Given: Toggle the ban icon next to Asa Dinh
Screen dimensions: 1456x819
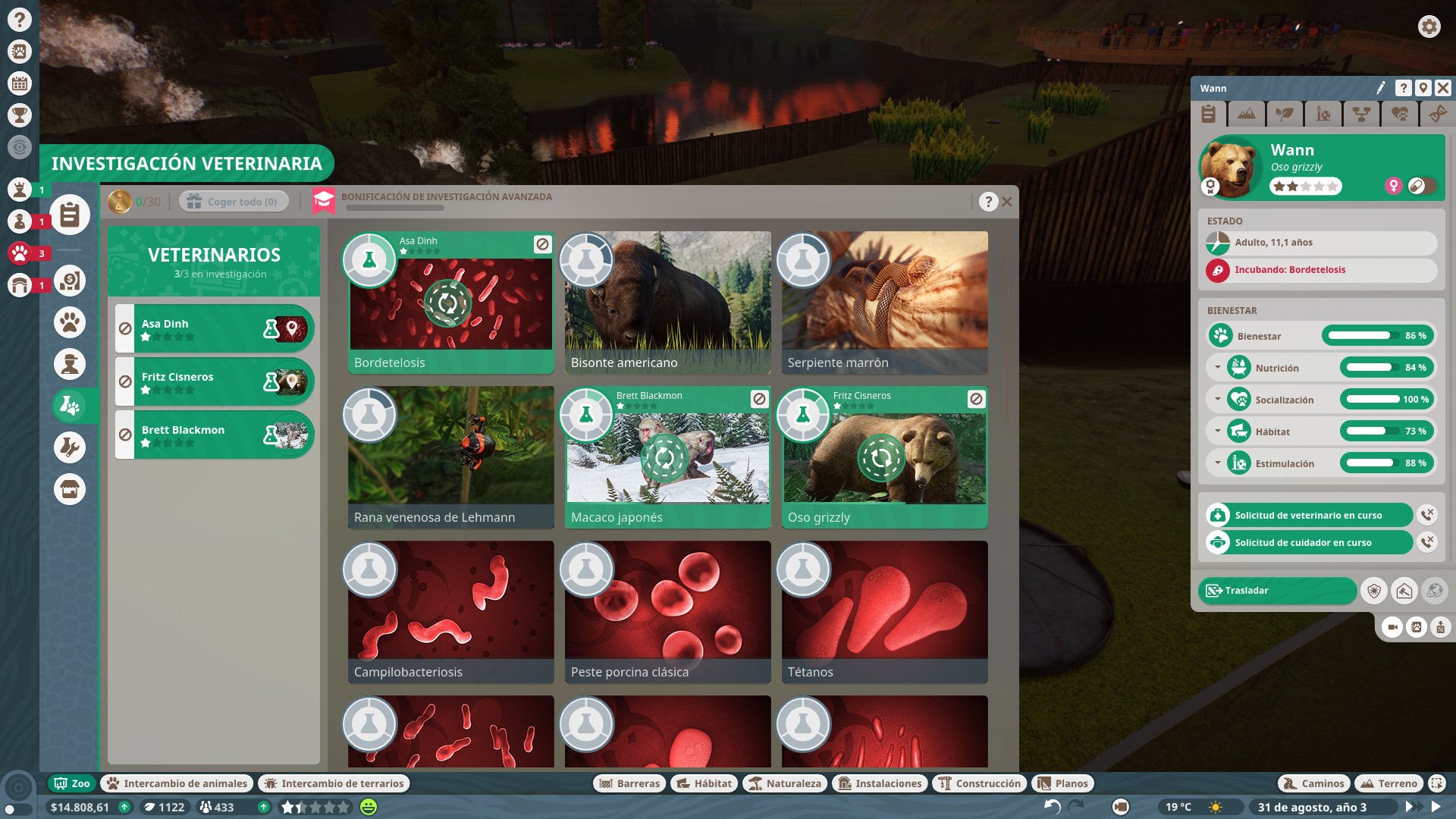Looking at the screenshot, I should pyautogui.click(x=124, y=328).
